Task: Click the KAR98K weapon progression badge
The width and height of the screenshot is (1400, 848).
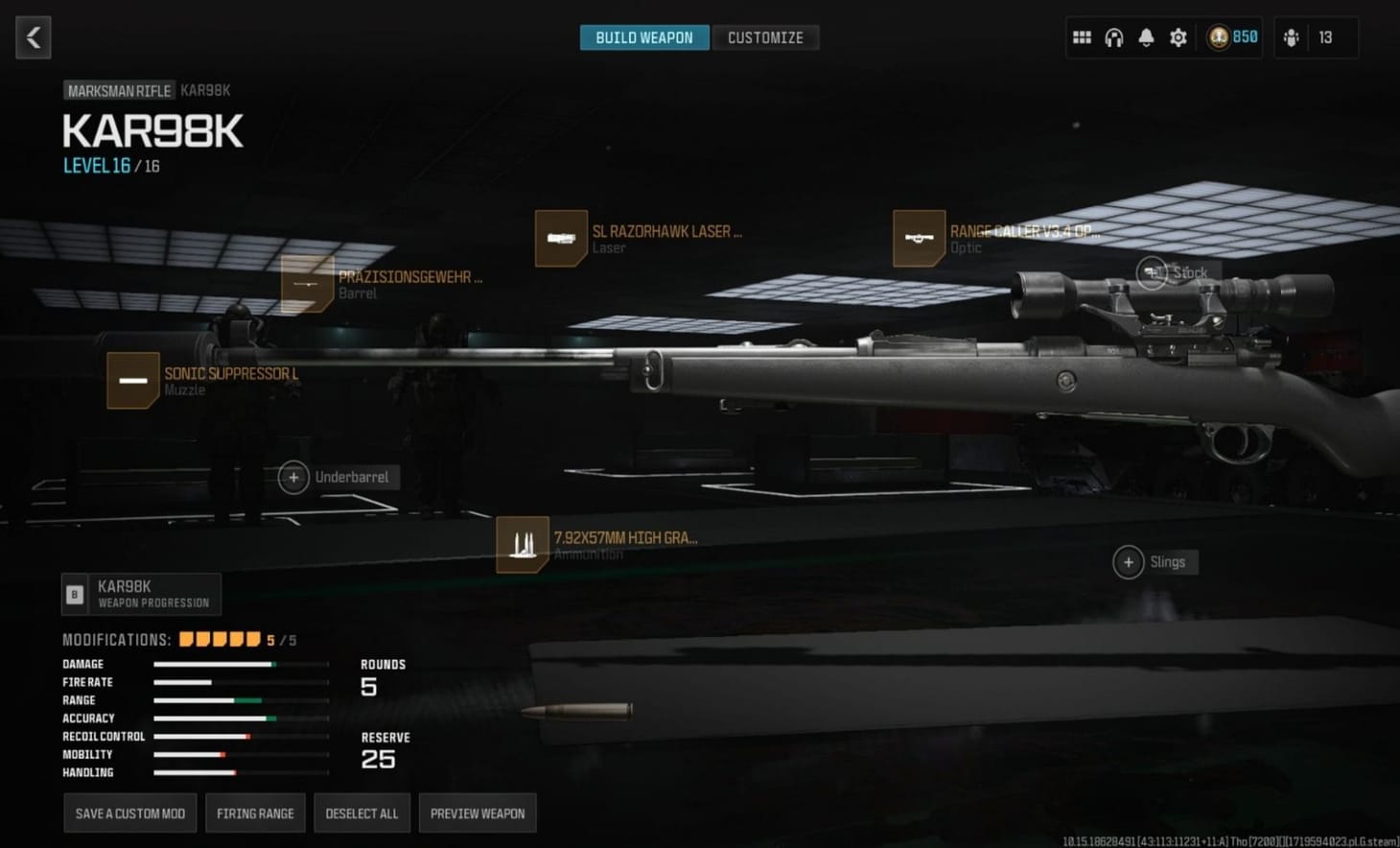Action: [140, 594]
